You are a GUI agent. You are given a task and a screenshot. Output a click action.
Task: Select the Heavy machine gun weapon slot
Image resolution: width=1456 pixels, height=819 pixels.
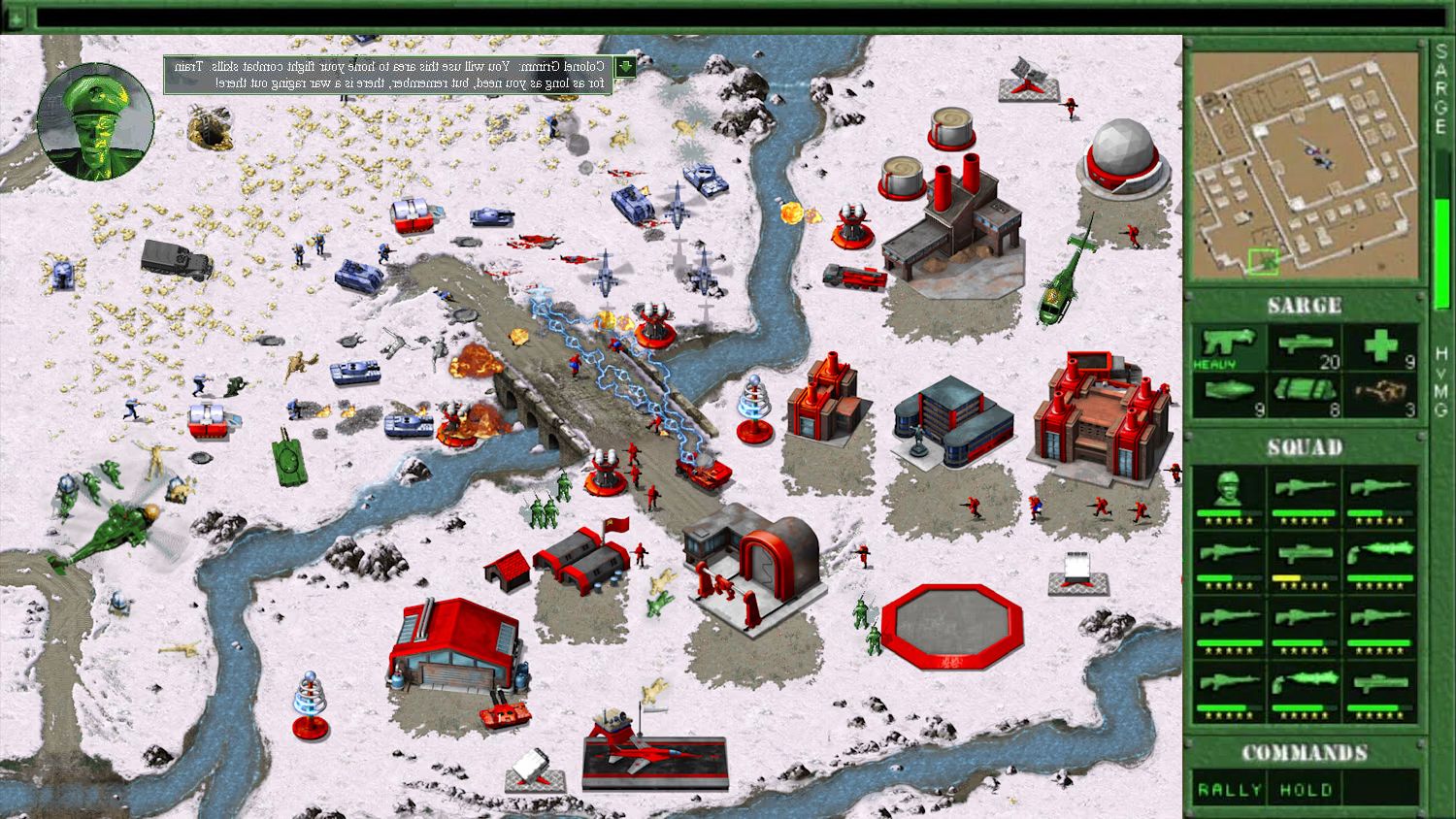pos(1229,348)
